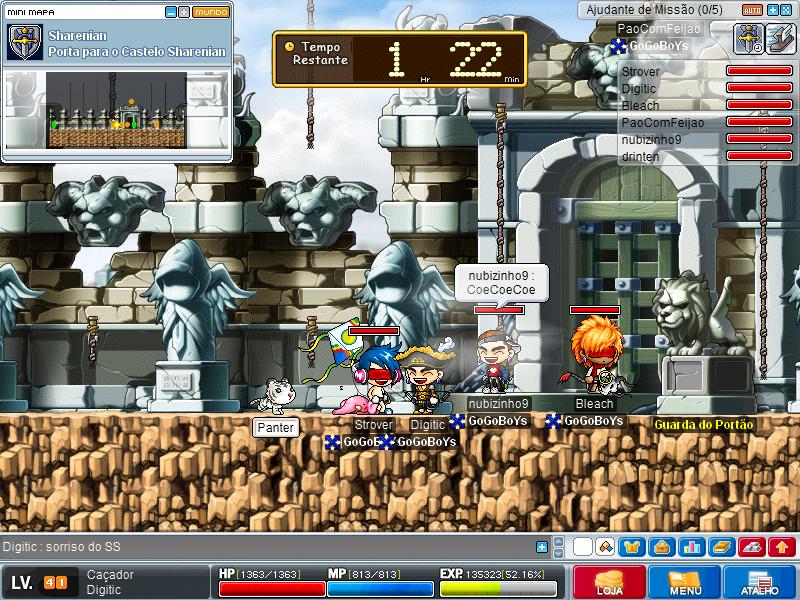800x600 pixels.
Task: Open the MENU button
Action: click(x=685, y=582)
